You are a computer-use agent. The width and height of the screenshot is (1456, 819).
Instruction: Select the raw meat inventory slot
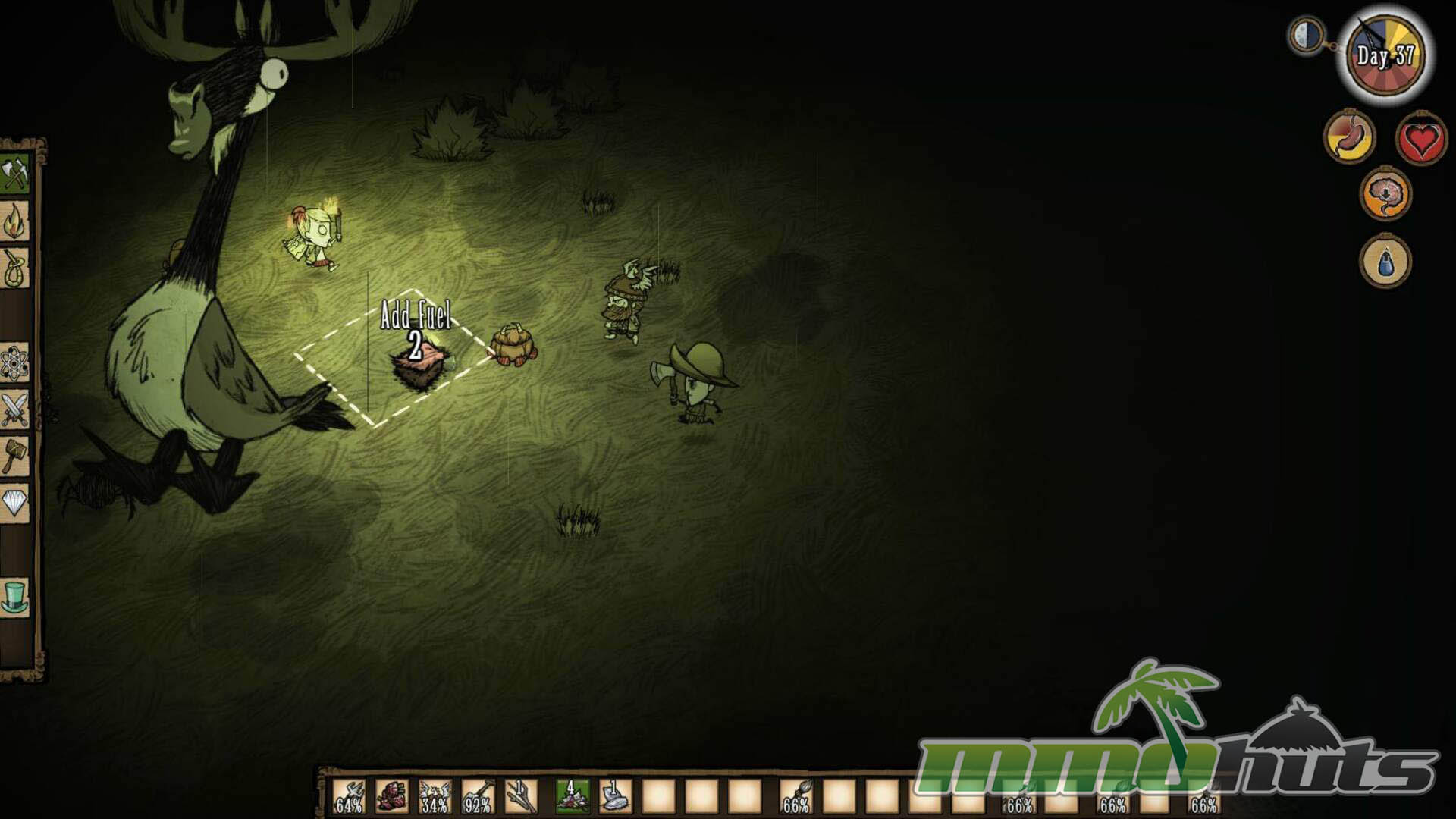point(392,796)
